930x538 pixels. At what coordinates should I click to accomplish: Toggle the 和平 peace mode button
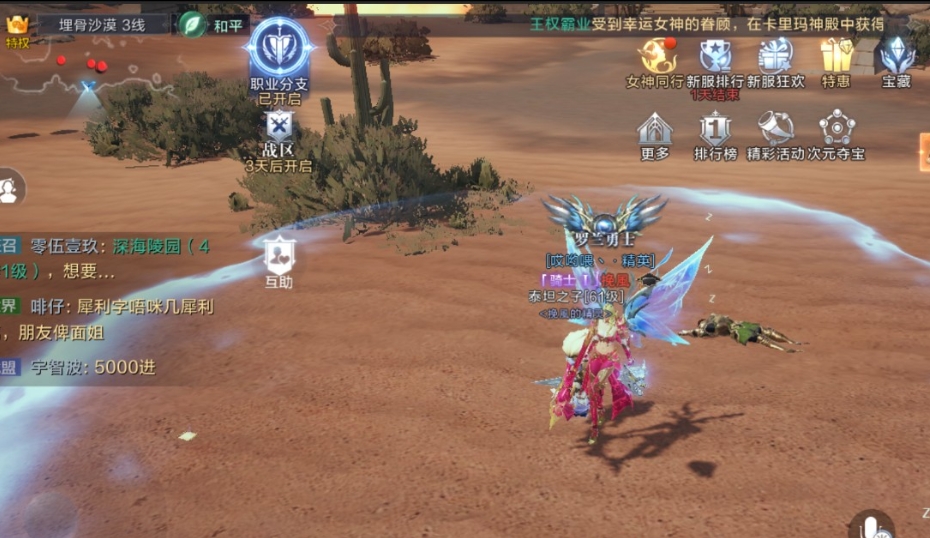(214, 24)
